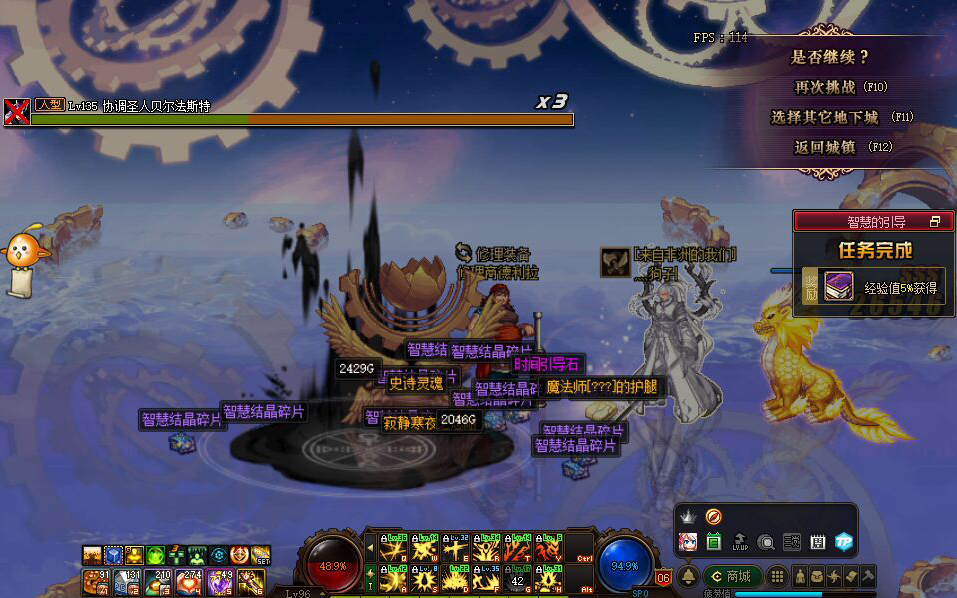Use the consumable slot showing 274

point(189,581)
